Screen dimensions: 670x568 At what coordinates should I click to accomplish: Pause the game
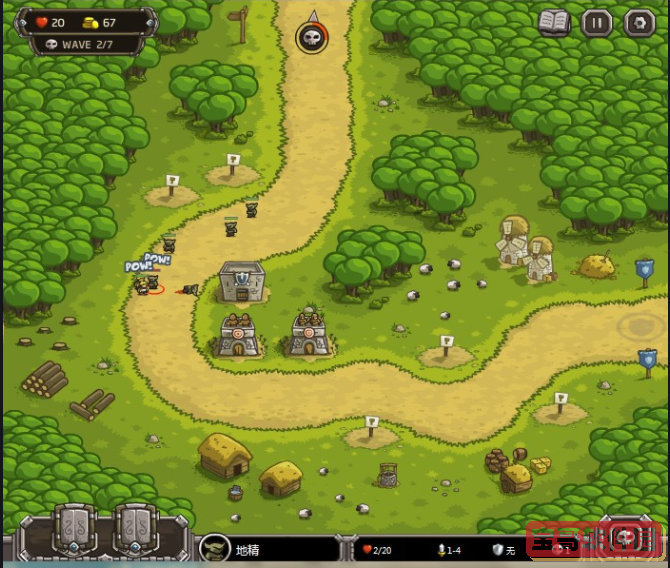point(597,22)
